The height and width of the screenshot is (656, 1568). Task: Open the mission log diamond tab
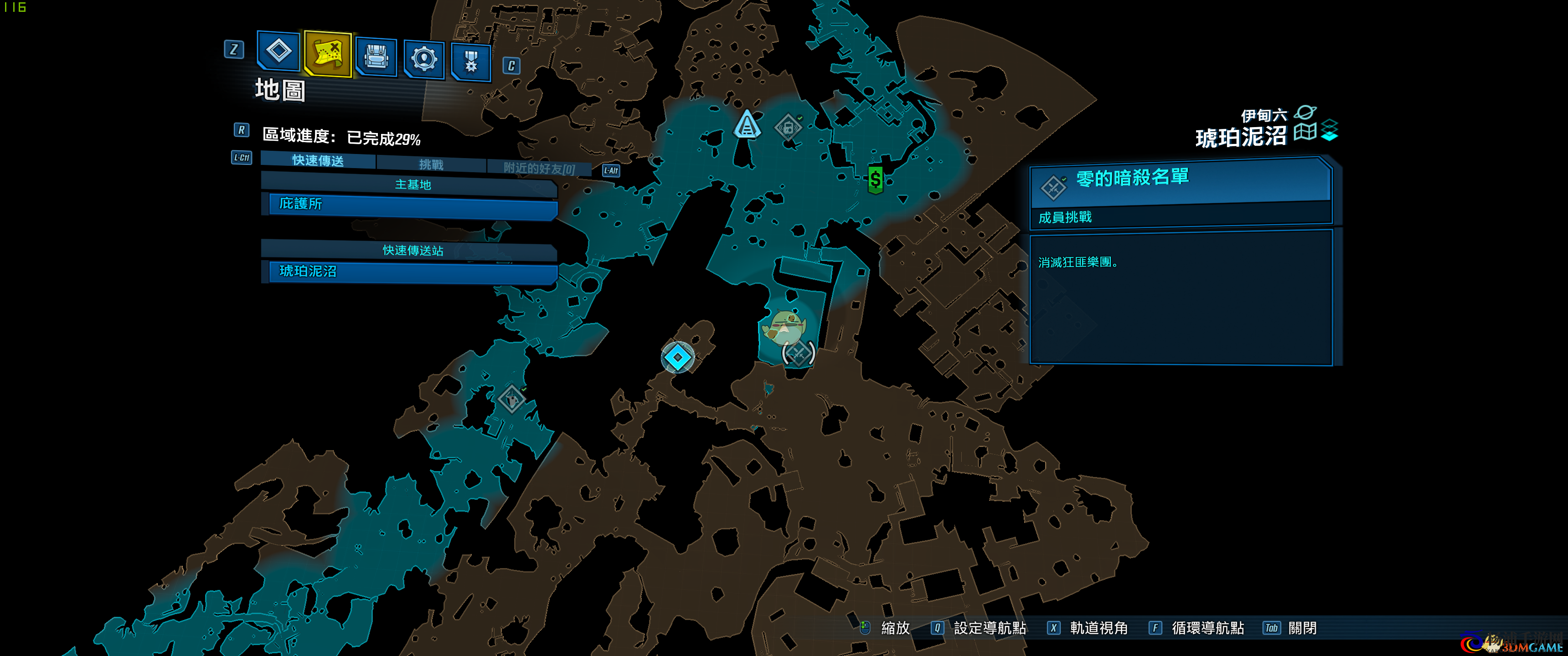coord(279,51)
